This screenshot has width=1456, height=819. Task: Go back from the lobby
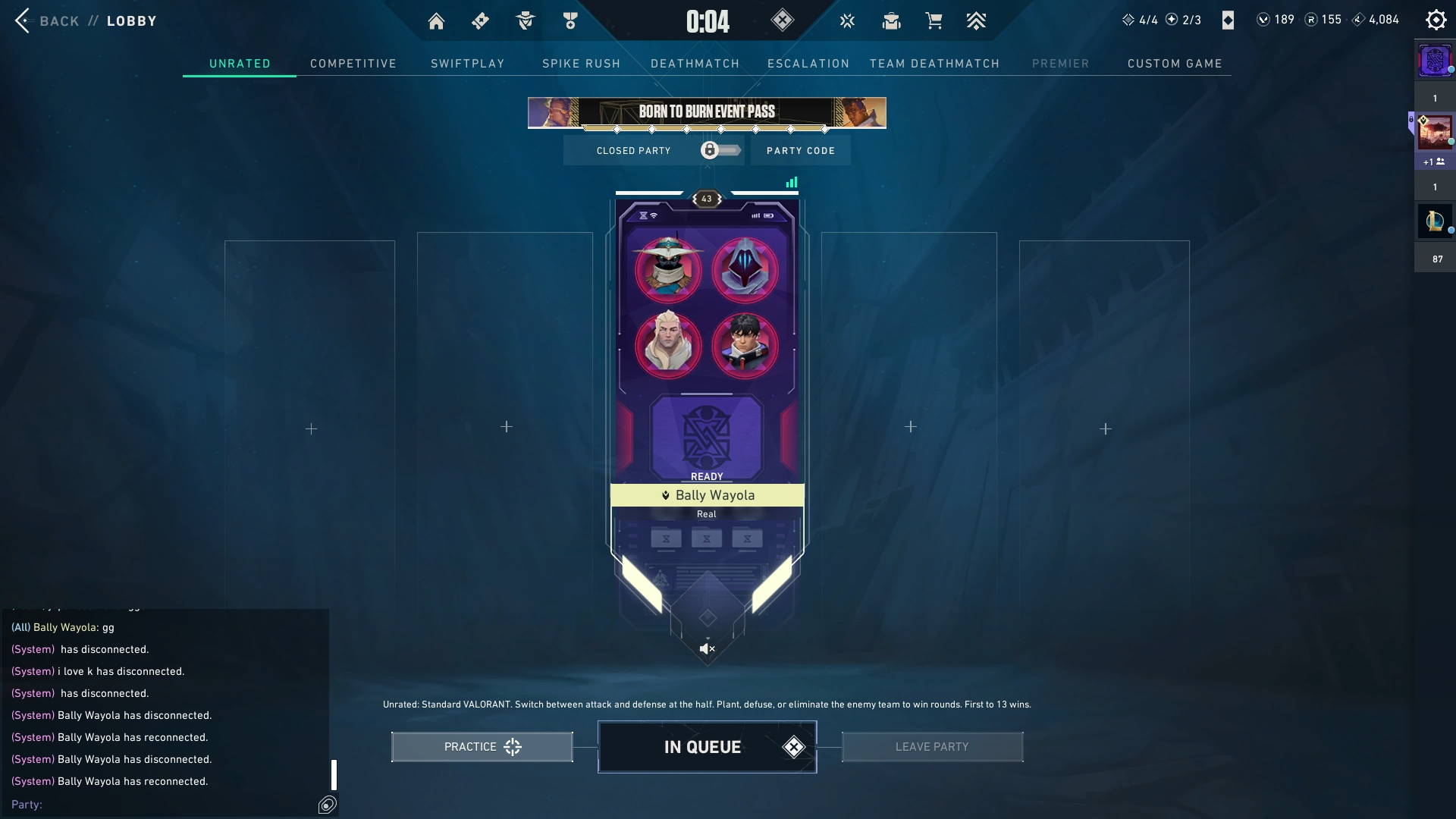47,20
